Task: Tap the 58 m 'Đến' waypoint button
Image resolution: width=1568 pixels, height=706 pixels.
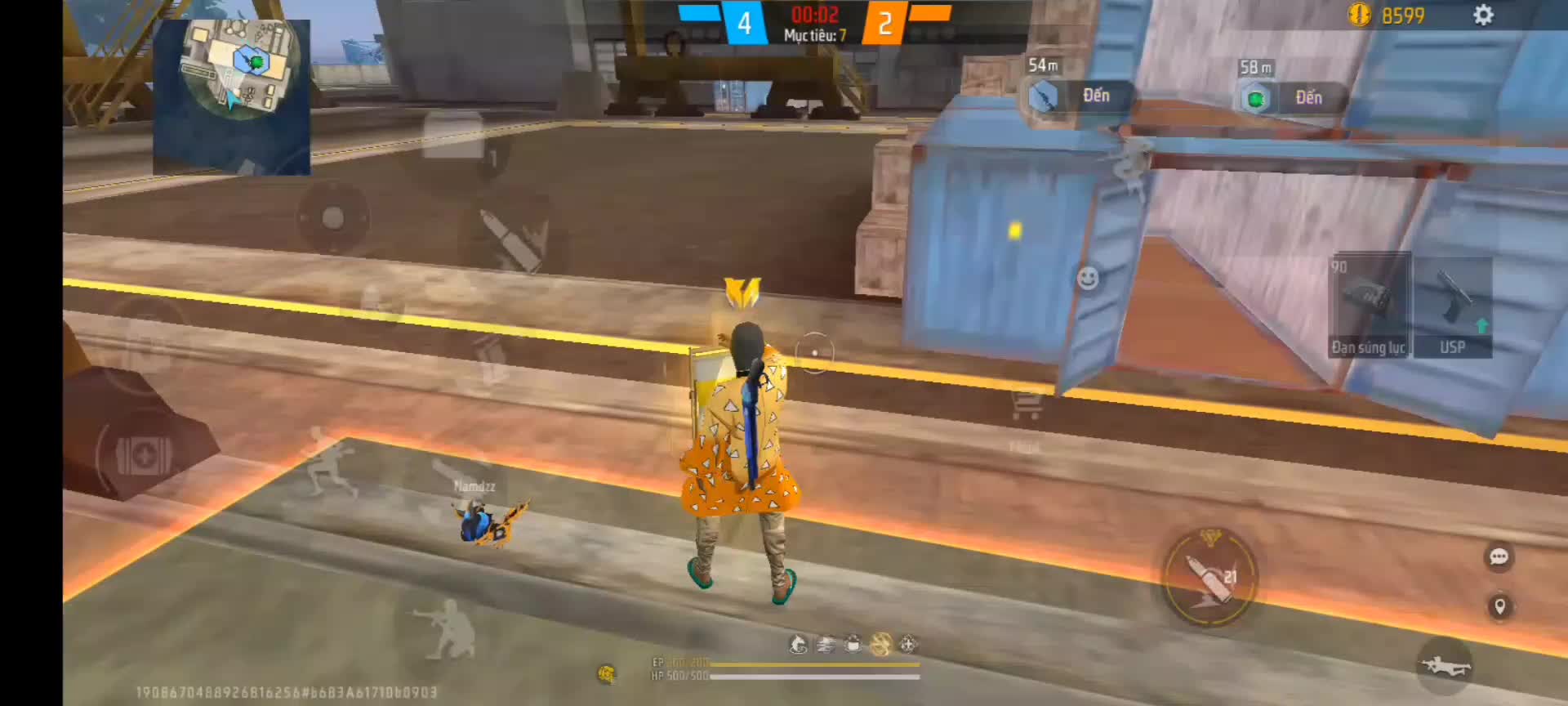Action: click(x=1292, y=99)
